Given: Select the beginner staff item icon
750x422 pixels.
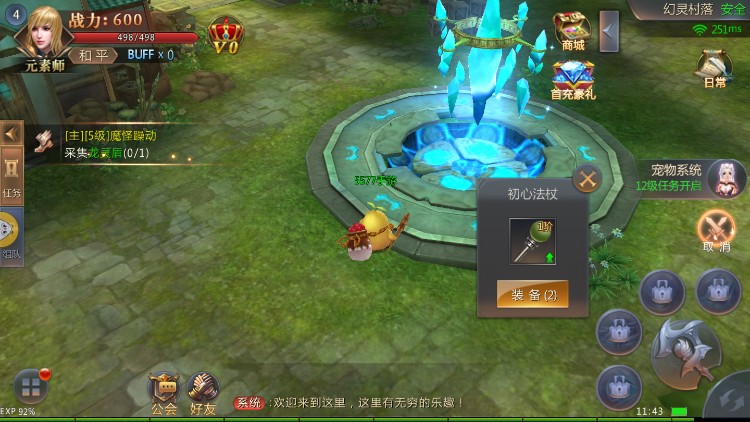Looking at the screenshot, I should pyautogui.click(x=533, y=240).
